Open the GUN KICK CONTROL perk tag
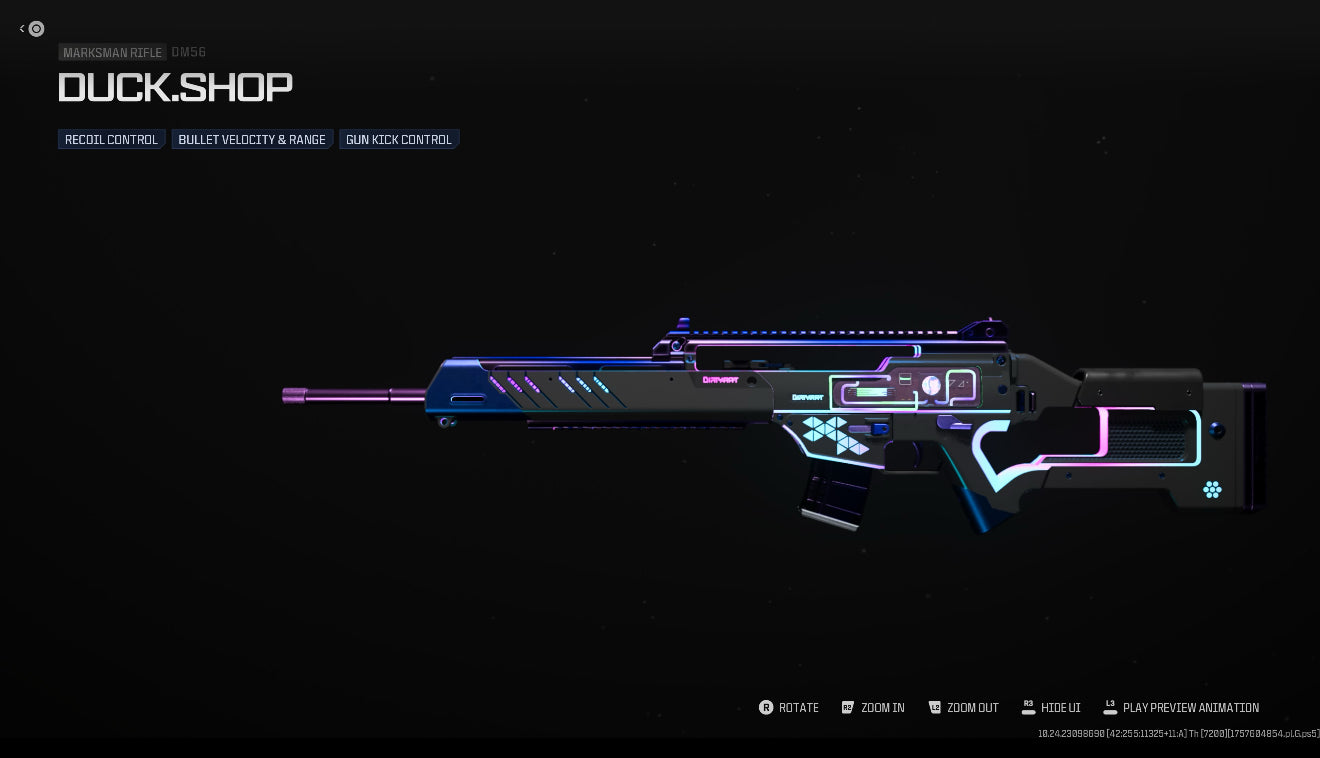The image size is (1320, 758). point(399,139)
